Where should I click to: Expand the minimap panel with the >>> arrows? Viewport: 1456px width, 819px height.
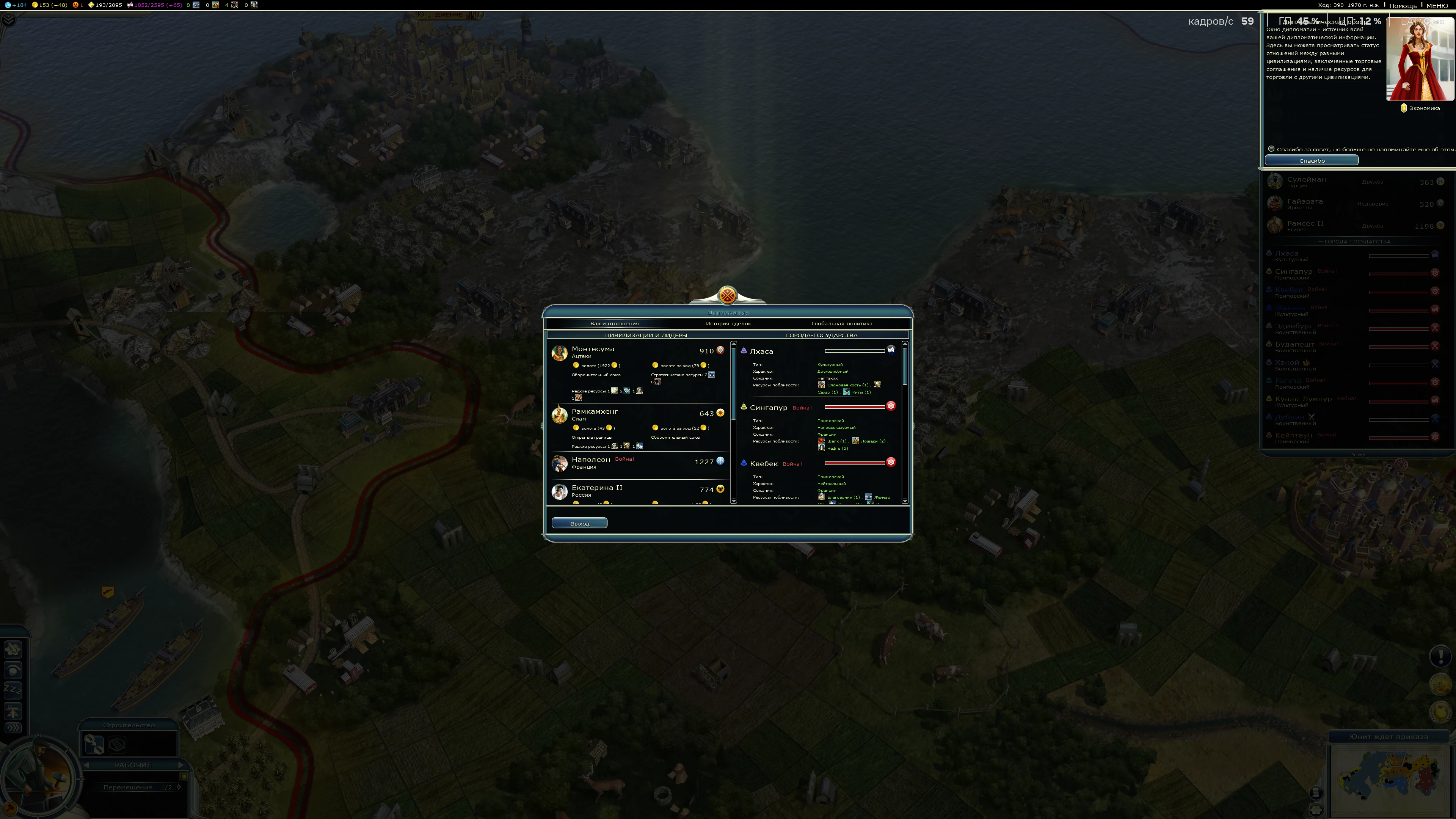coord(13,728)
